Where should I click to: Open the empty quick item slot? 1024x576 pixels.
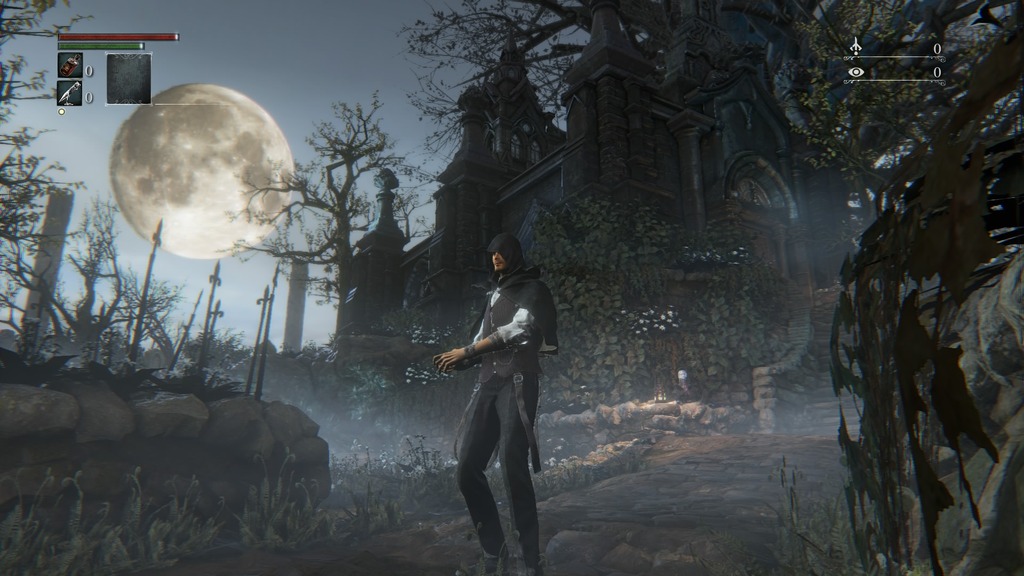point(129,79)
